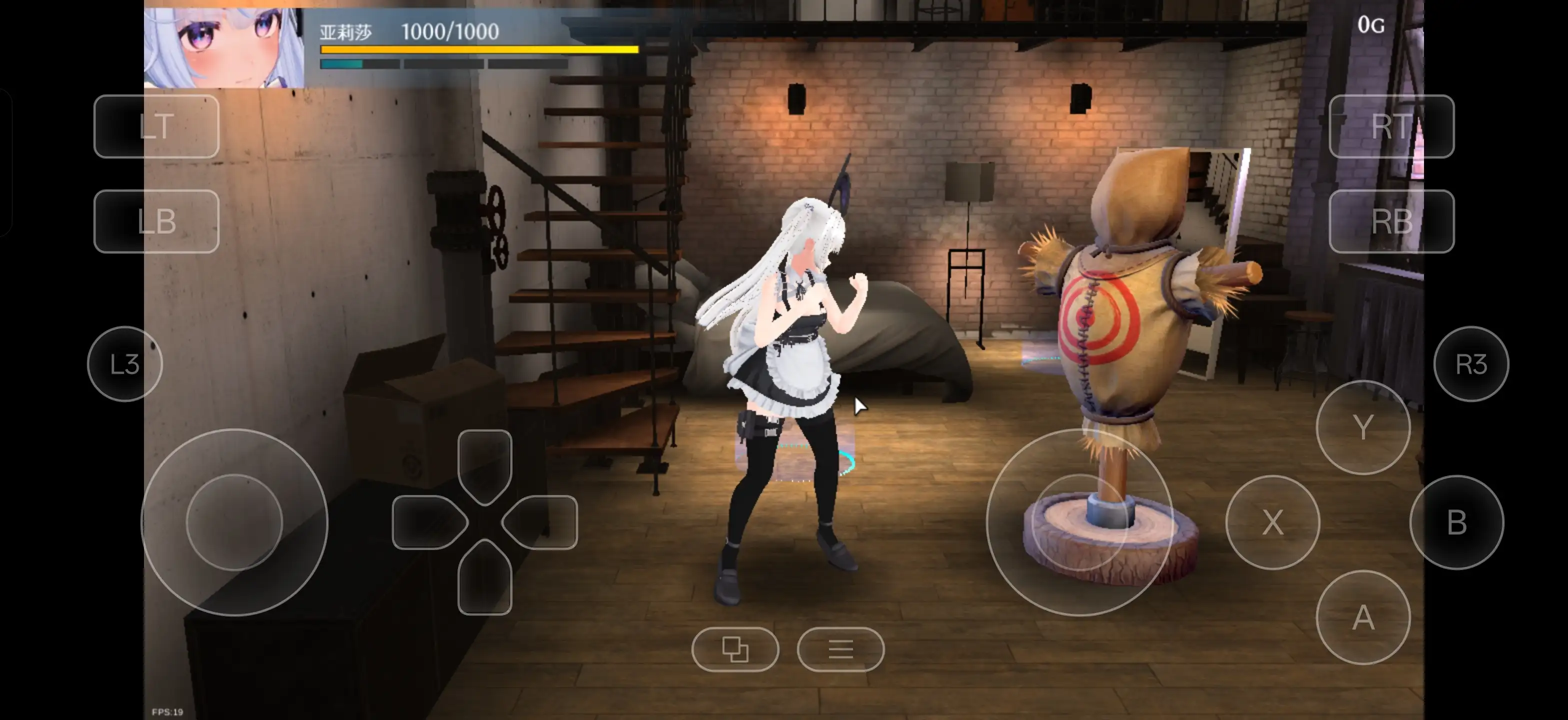Tap the RT trigger button
The width and height of the screenshot is (1568, 720).
tap(1391, 126)
